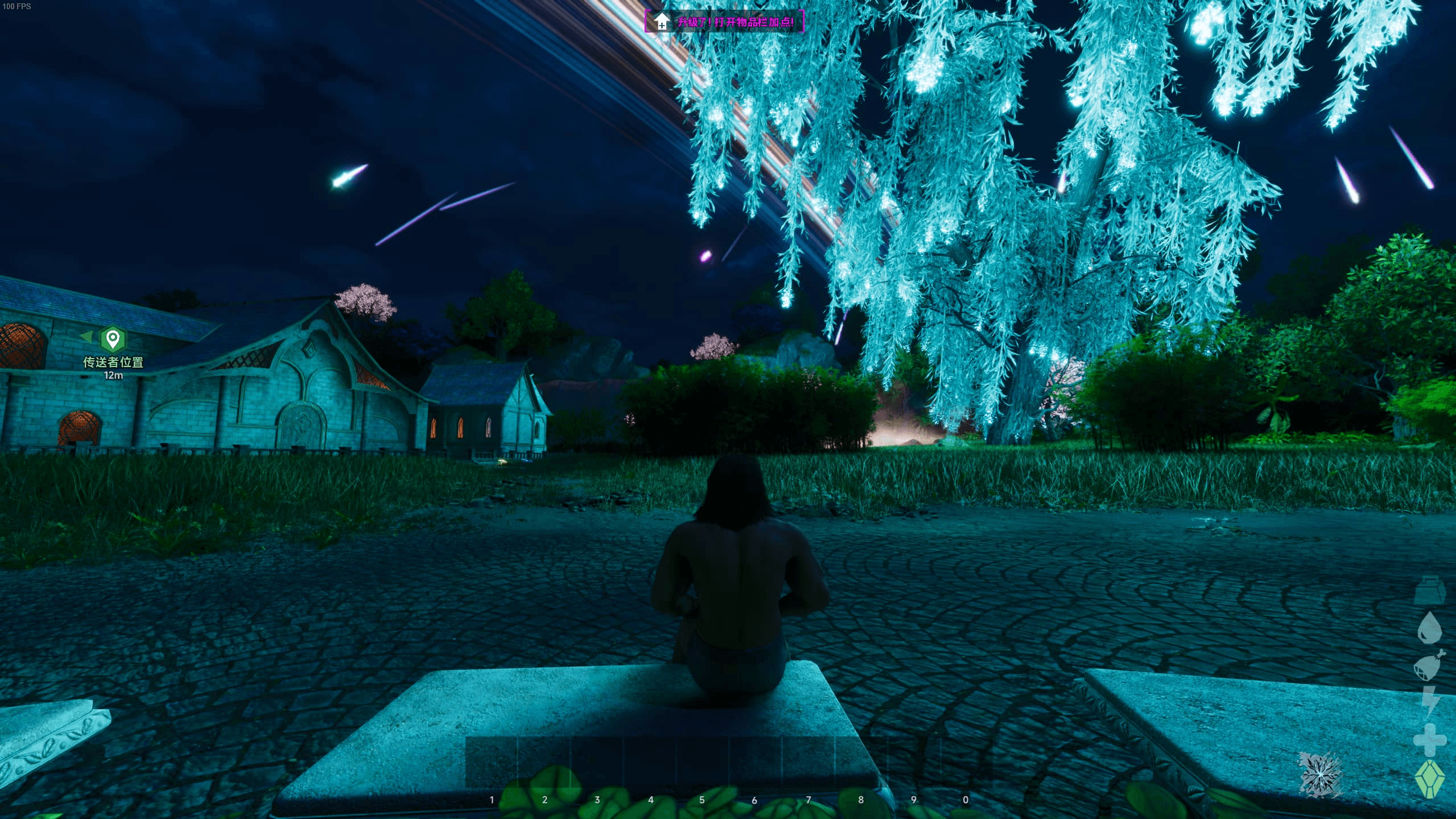1456x819 pixels.
Task: Click the water droplet status icon
Action: (1429, 628)
